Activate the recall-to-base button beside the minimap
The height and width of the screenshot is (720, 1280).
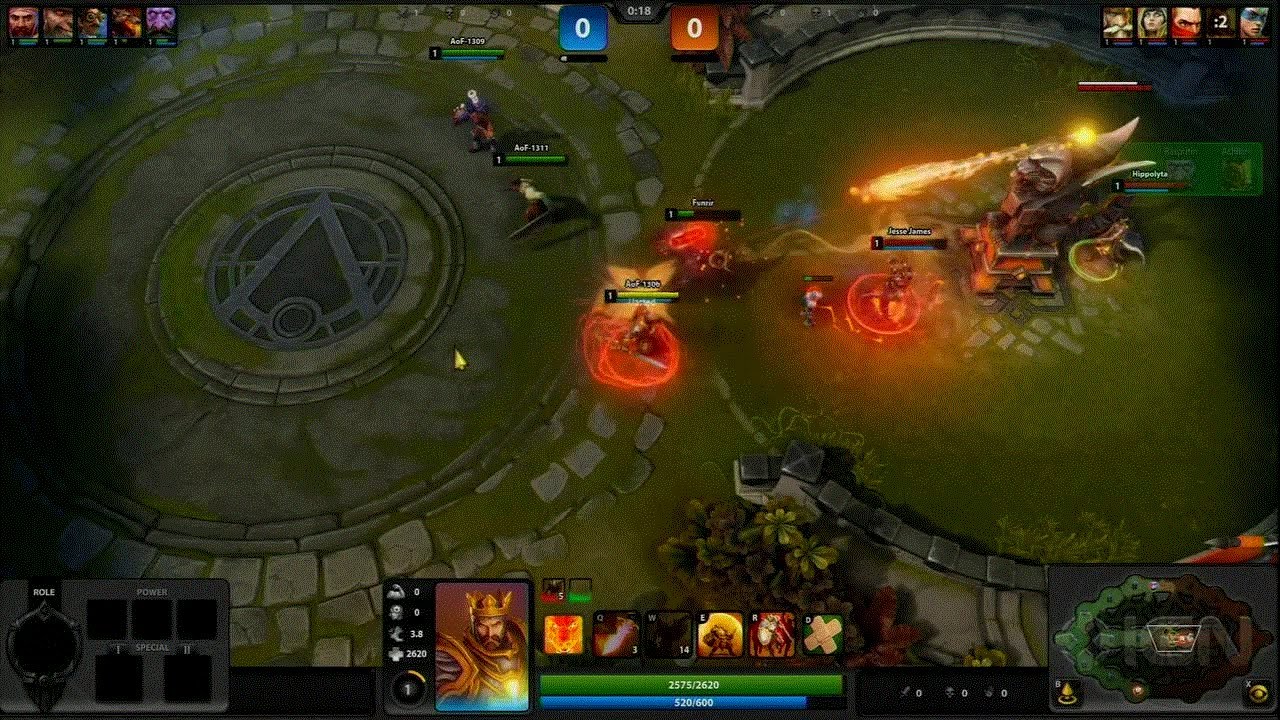(1067, 693)
